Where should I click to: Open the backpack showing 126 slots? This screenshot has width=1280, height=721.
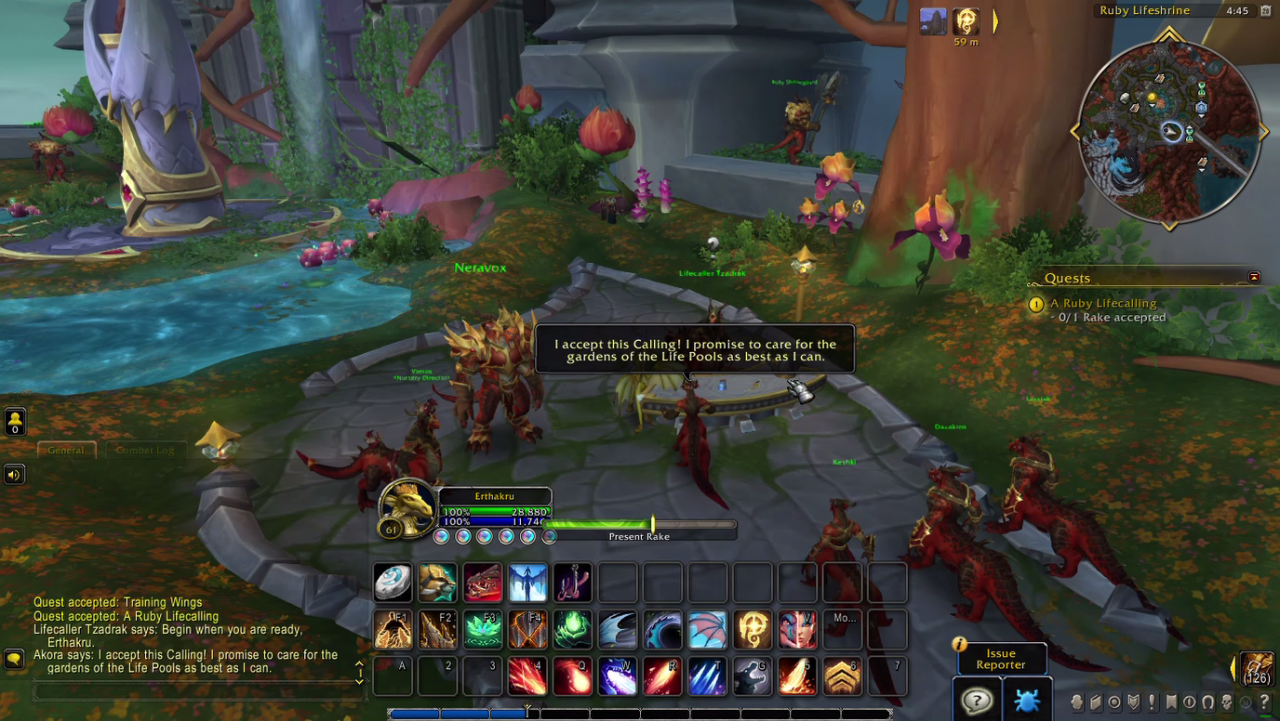tap(1257, 668)
